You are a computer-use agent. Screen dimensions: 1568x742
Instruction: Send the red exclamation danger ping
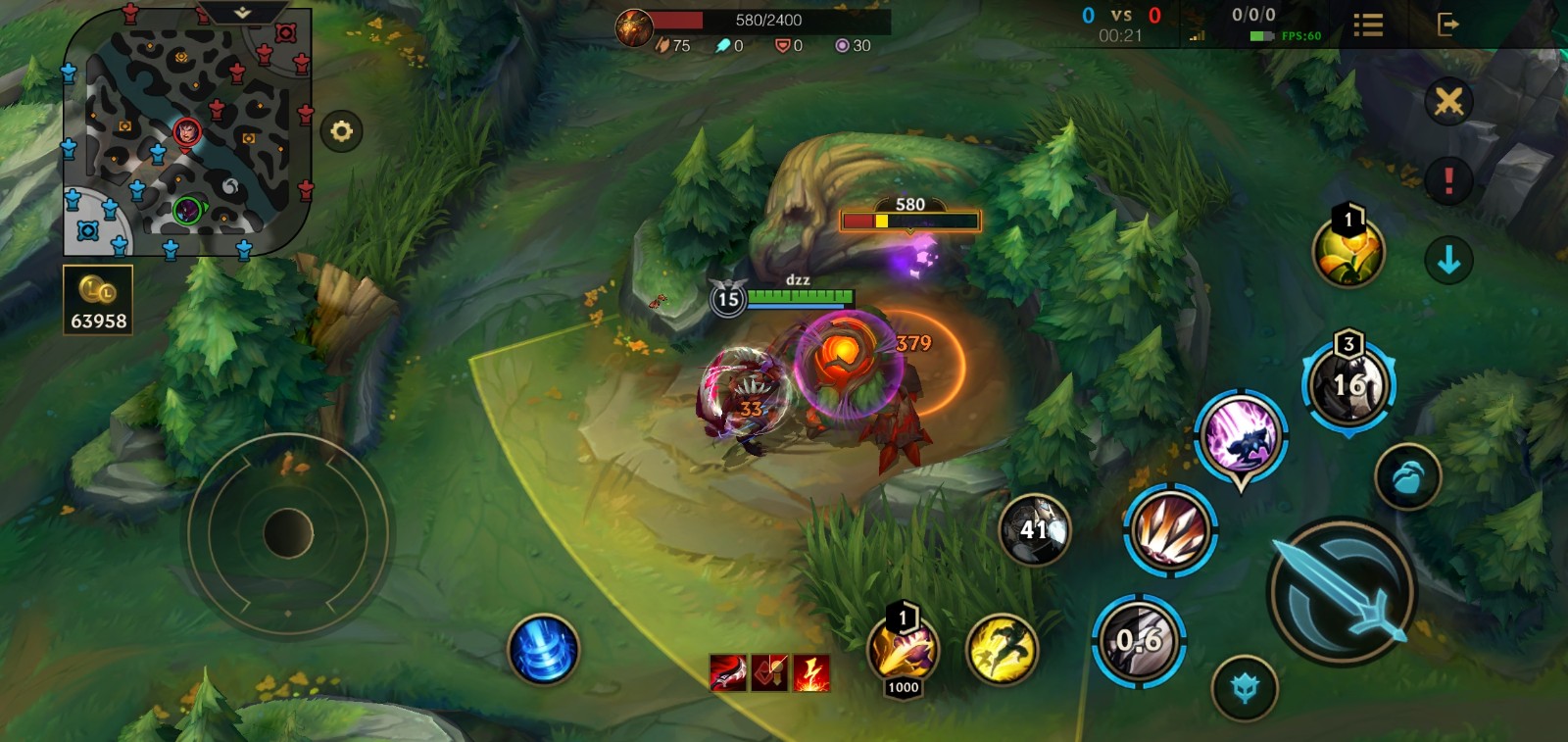point(1448,180)
